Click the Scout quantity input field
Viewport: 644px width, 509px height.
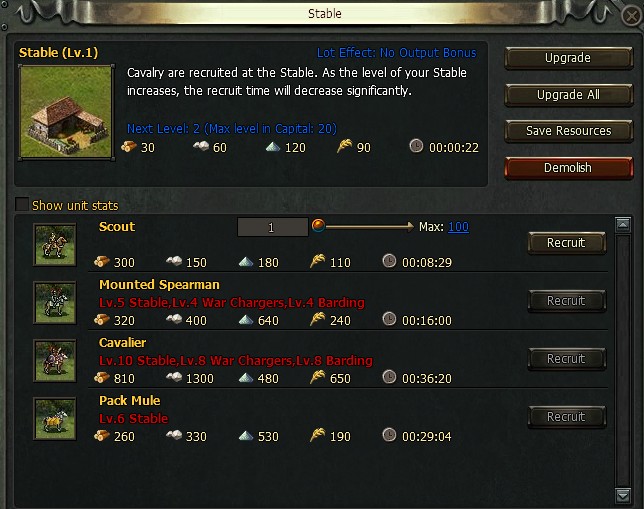[x=272, y=228]
